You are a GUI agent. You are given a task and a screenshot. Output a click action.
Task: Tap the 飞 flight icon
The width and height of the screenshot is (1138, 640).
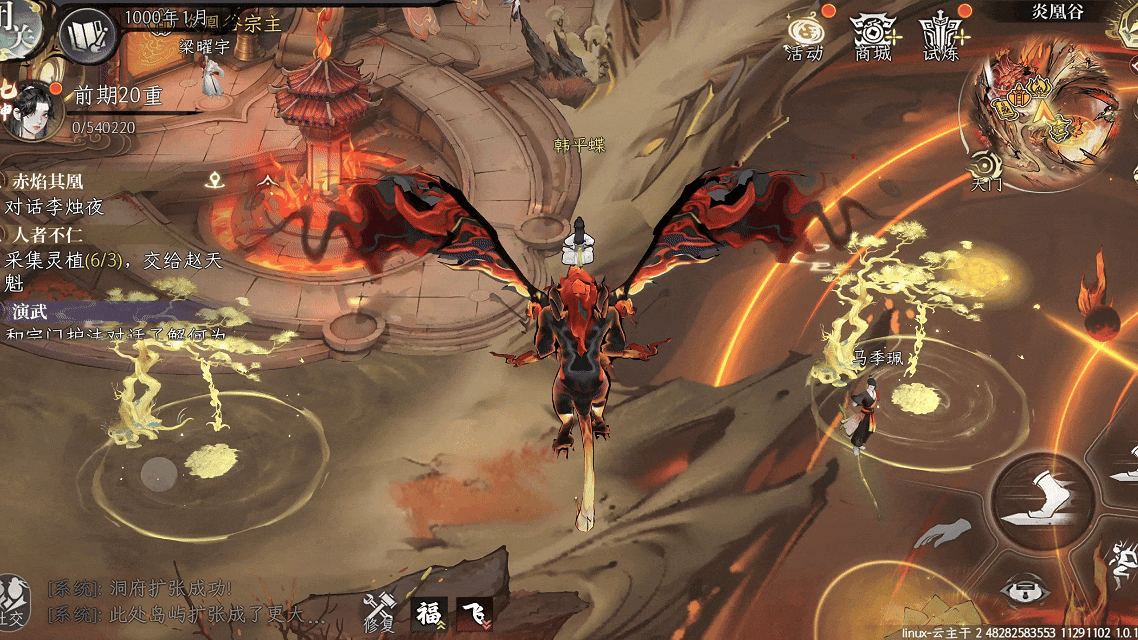[474, 613]
